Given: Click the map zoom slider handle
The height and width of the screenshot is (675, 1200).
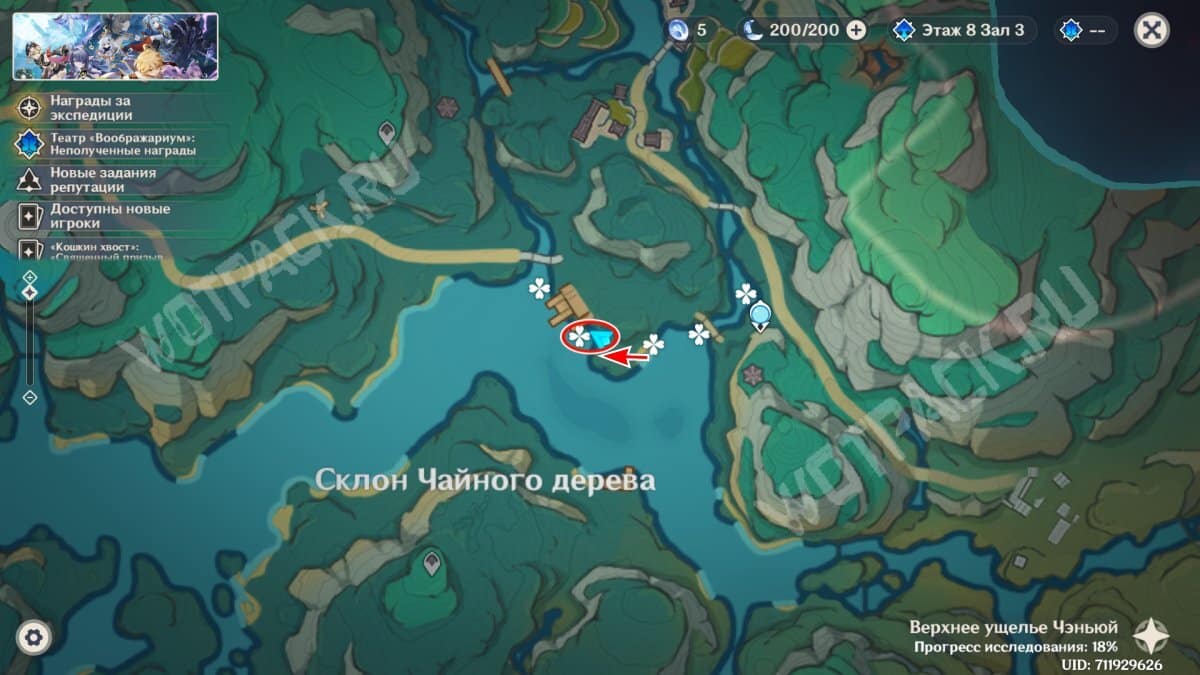Looking at the screenshot, I should [x=30, y=292].
